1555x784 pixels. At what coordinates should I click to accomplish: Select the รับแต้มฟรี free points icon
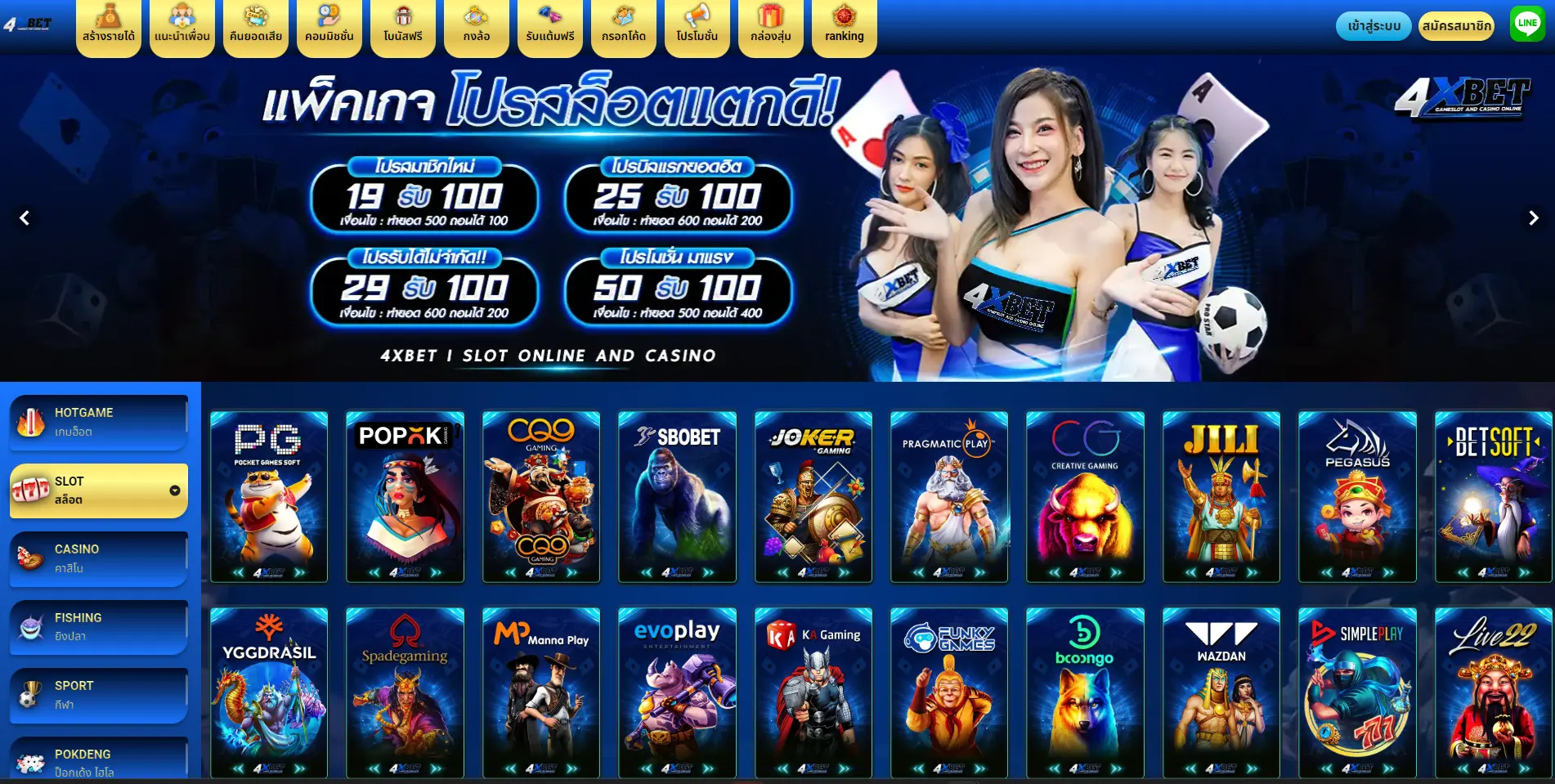pyautogui.click(x=549, y=27)
